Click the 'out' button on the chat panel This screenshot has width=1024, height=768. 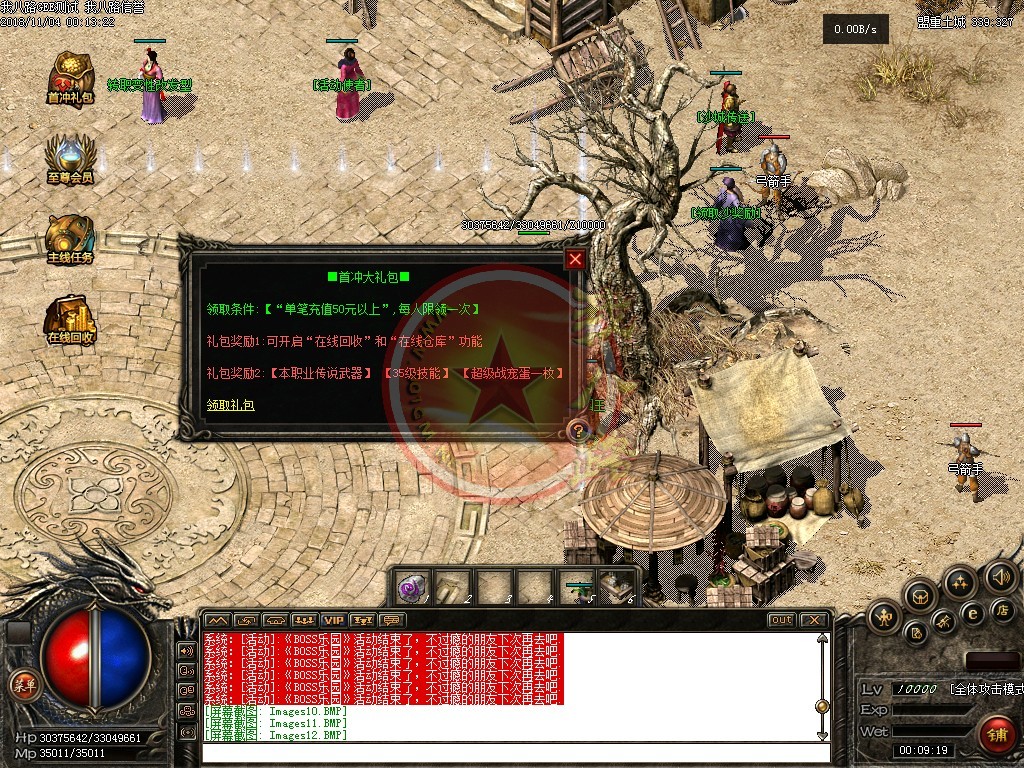781,620
